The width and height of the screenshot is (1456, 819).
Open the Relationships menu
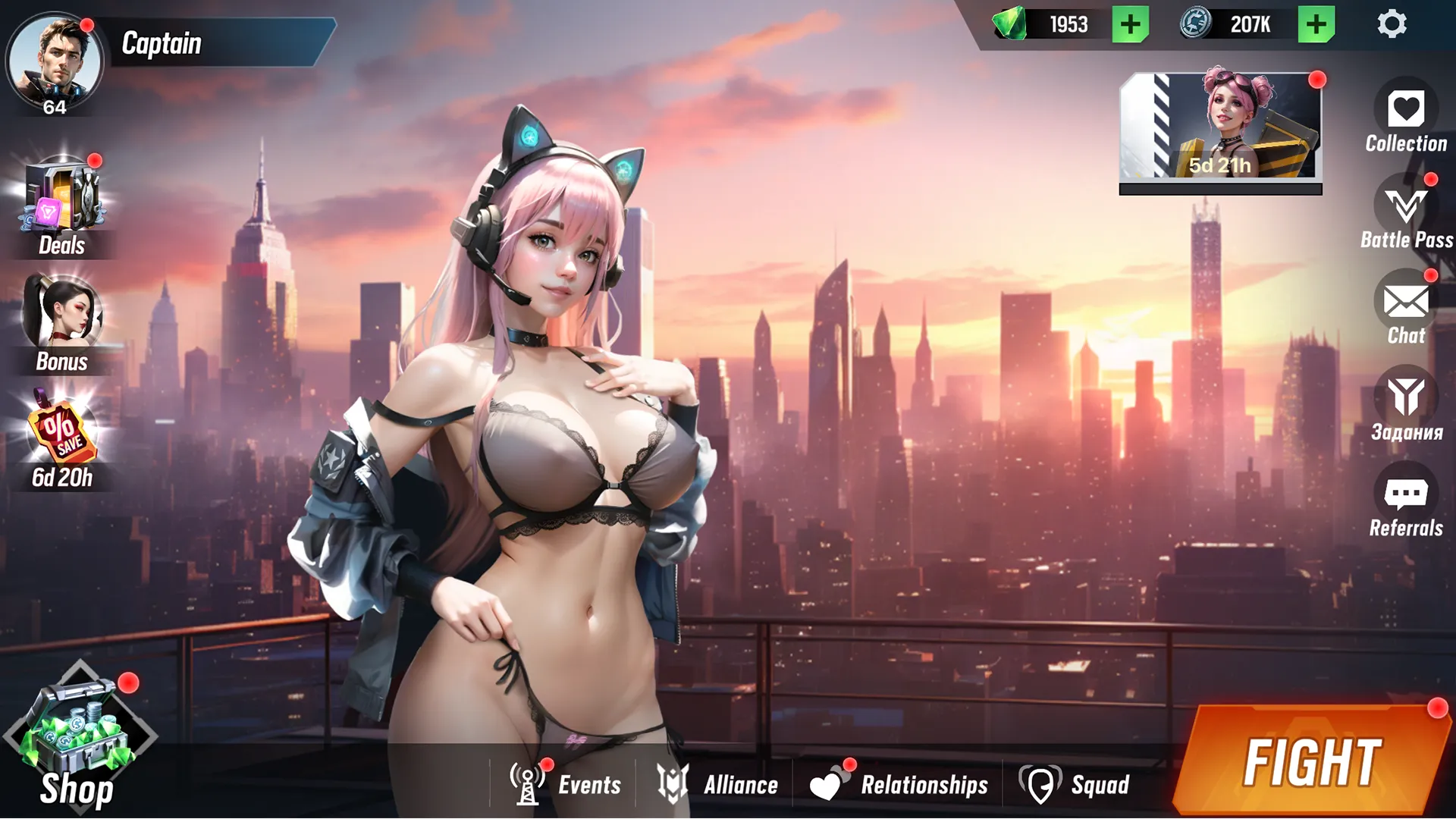click(x=899, y=784)
